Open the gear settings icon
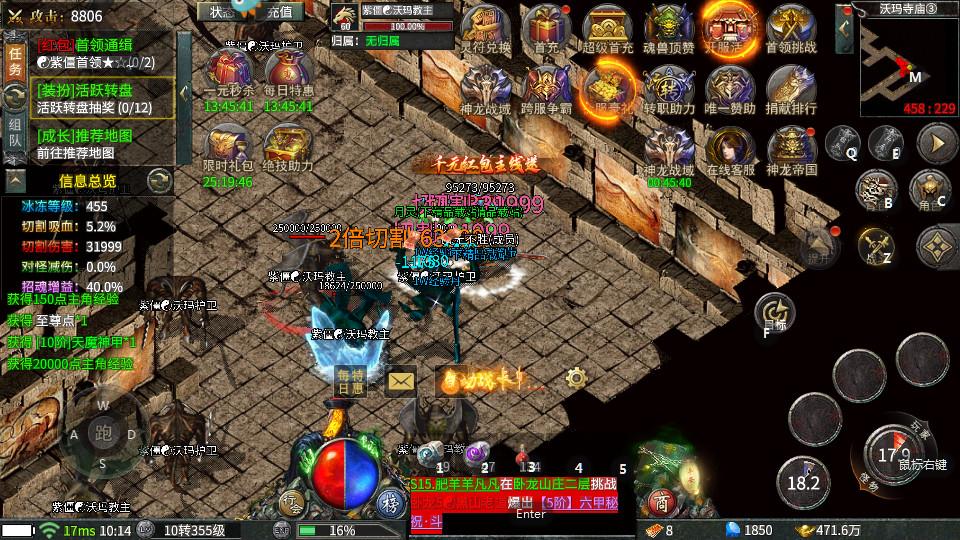The image size is (960, 540). [575, 378]
